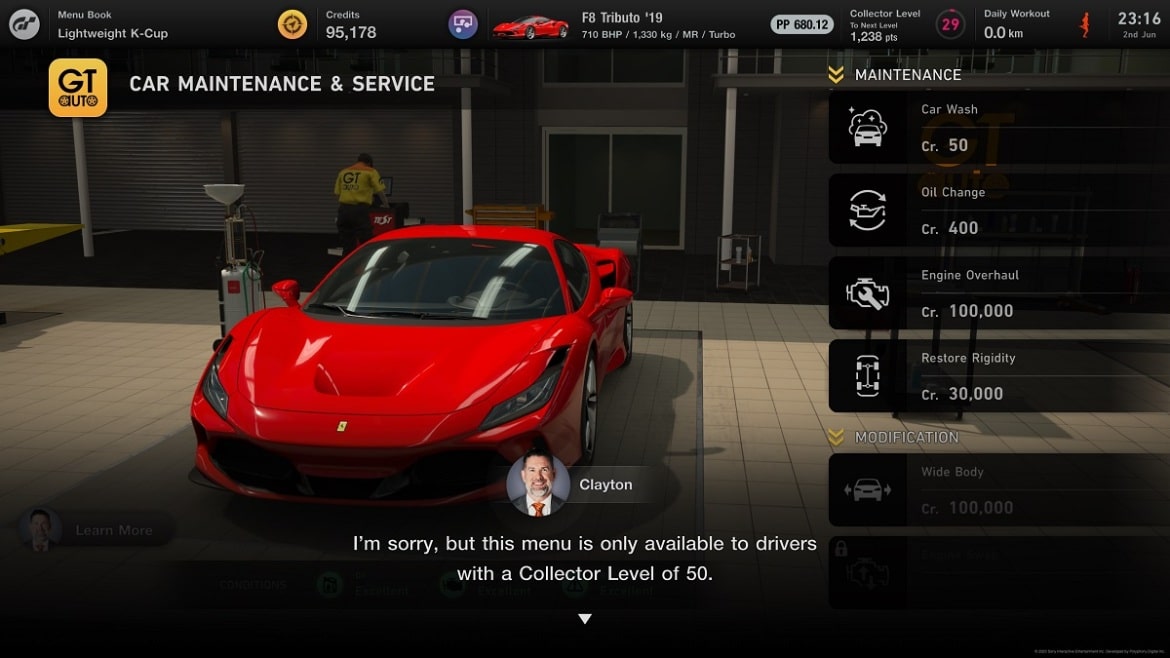The height and width of the screenshot is (658, 1170).
Task: Select Engine Overhaul for 100,000 credits
Action: (998, 293)
